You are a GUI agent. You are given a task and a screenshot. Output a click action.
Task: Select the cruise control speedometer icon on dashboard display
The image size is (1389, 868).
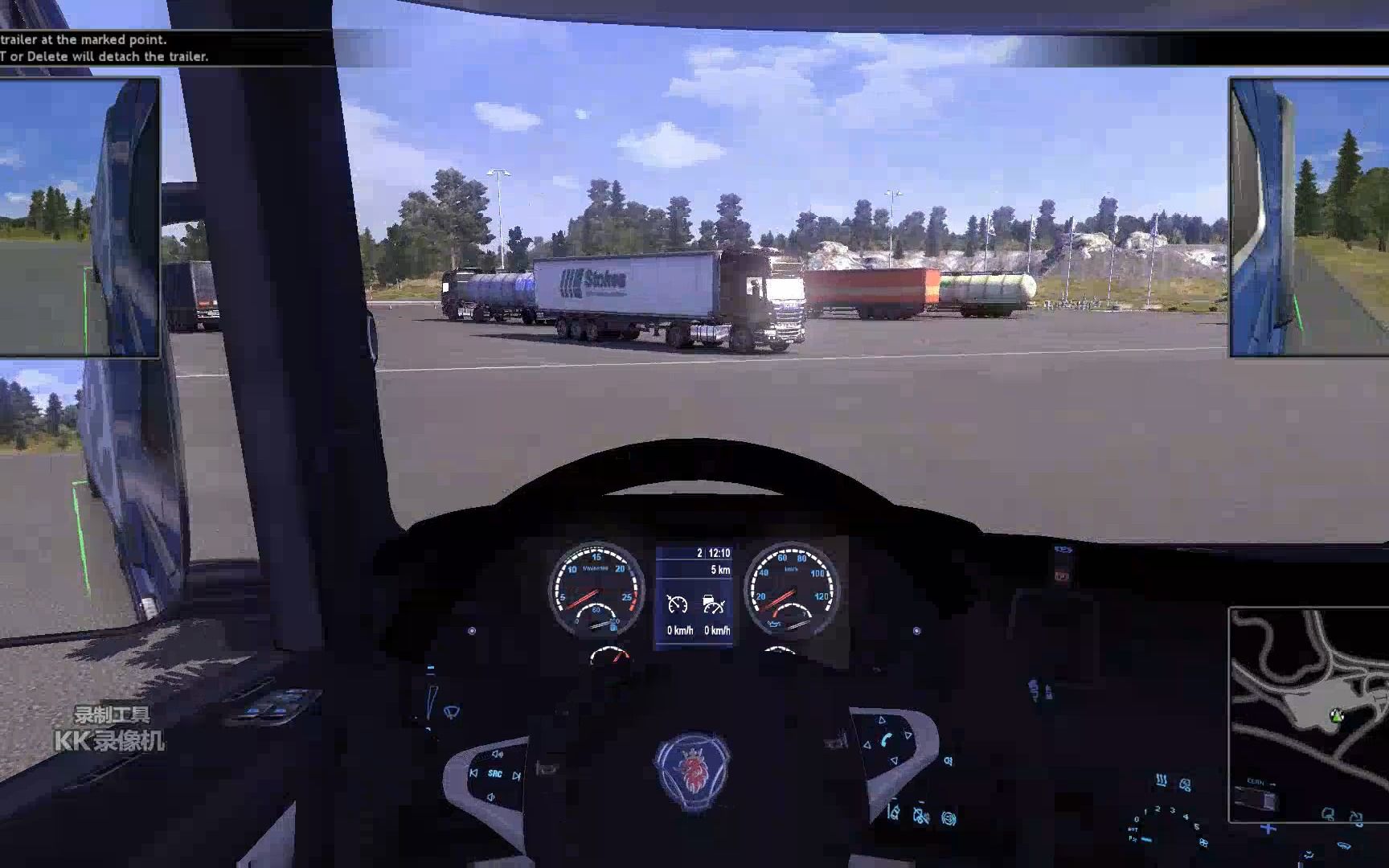pos(678,604)
